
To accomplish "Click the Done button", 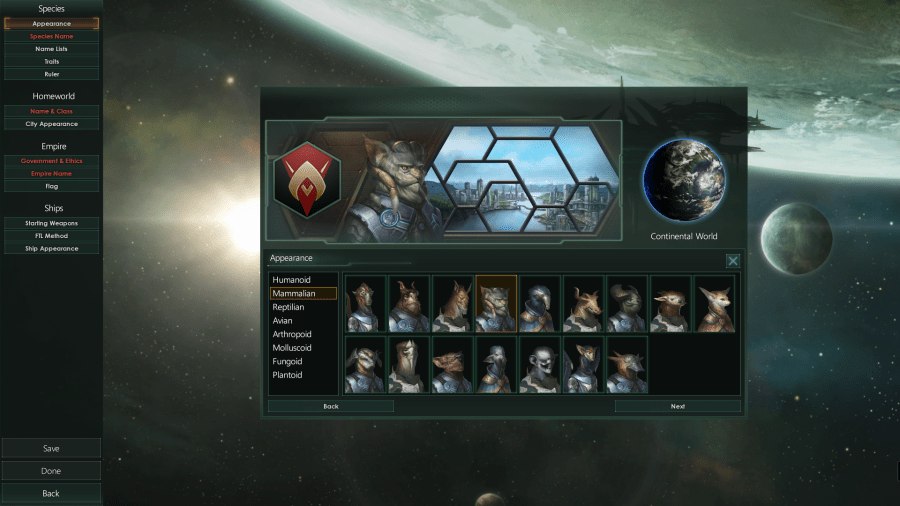I will pyautogui.click(x=51, y=471).
